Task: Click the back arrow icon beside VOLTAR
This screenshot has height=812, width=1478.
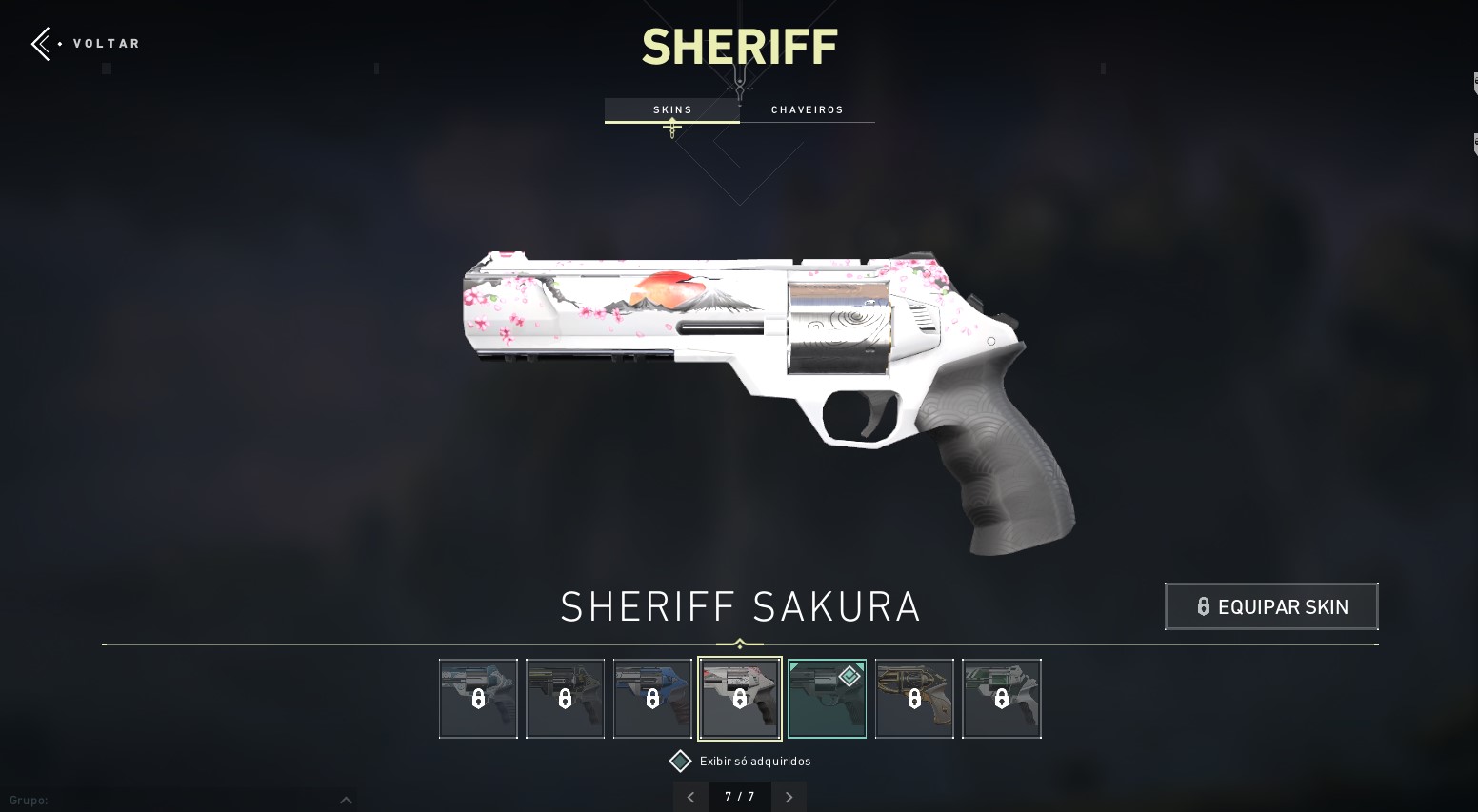Action: click(40, 43)
